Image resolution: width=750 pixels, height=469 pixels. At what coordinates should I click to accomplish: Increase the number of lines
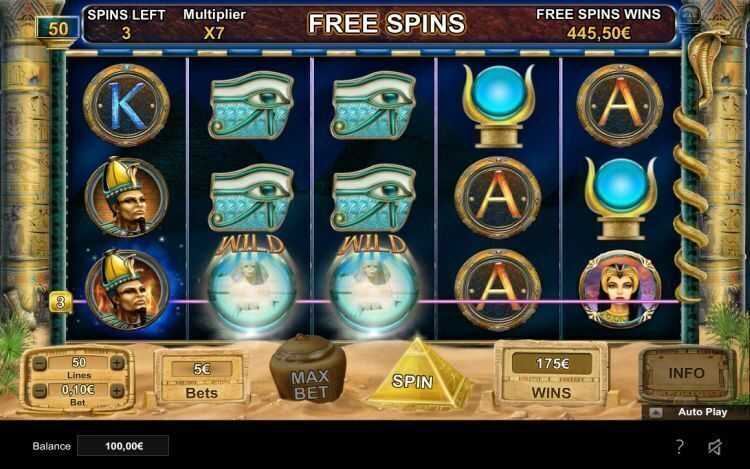[x=117, y=362]
